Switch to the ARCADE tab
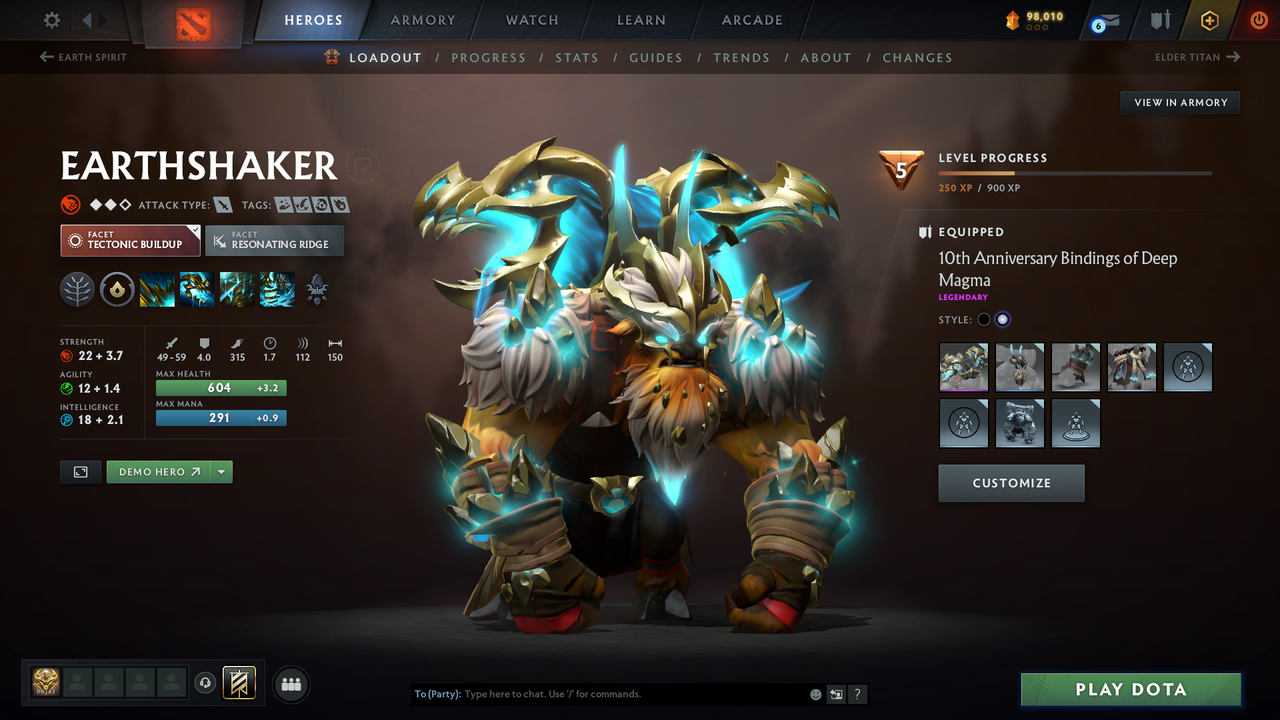 tap(751, 19)
